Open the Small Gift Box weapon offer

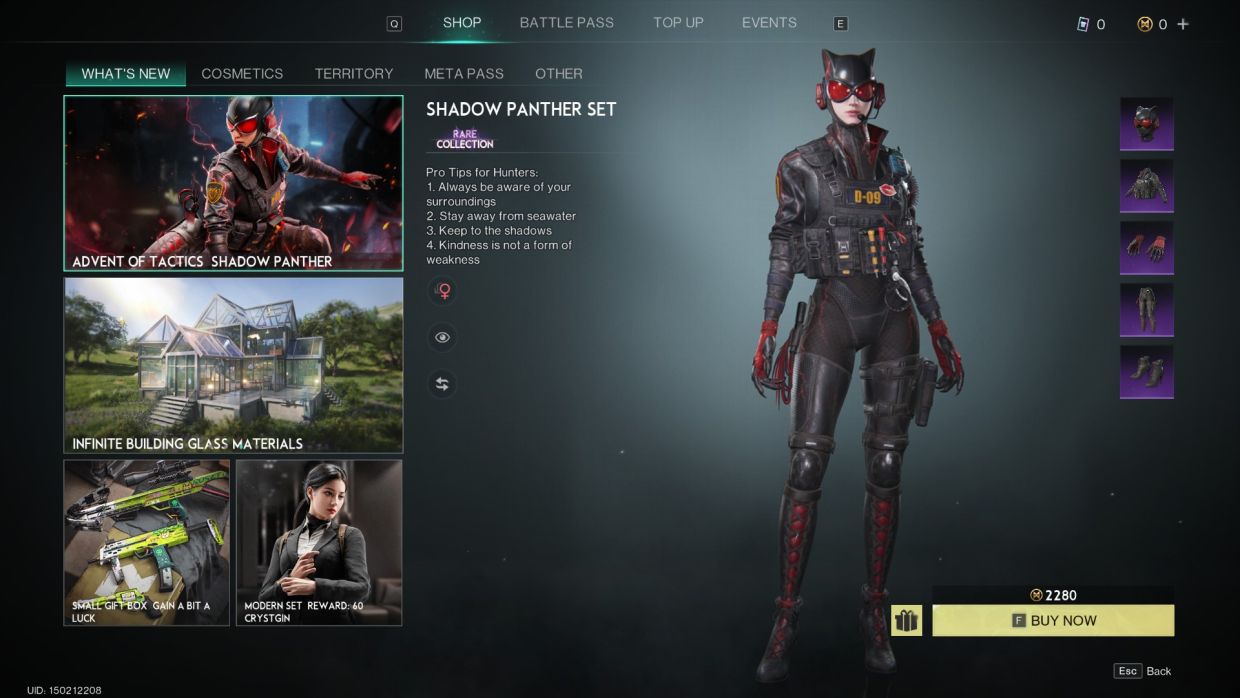click(x=147, y=542)
